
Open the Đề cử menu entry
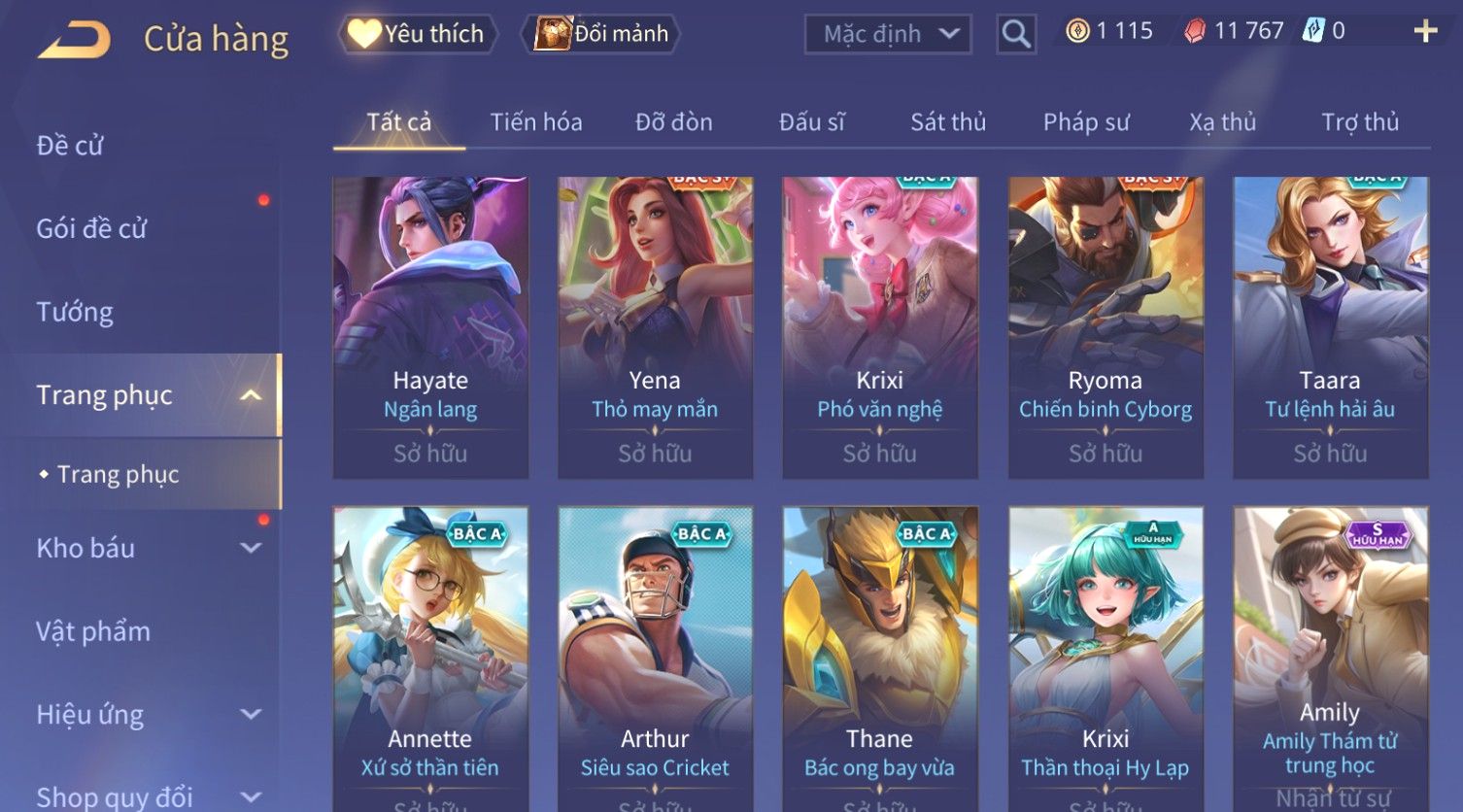70,146
